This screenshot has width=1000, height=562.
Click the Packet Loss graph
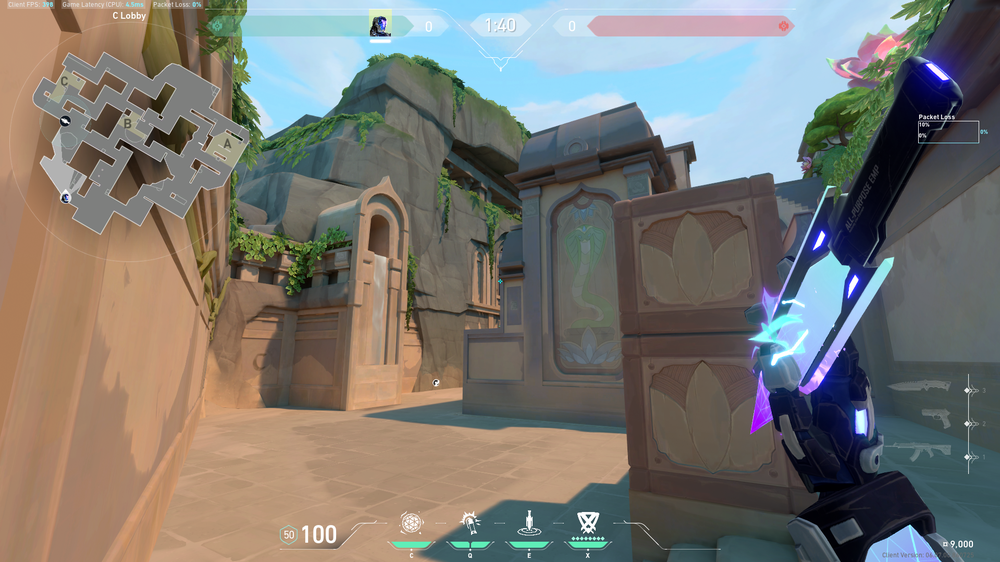[x=948, y=132]
